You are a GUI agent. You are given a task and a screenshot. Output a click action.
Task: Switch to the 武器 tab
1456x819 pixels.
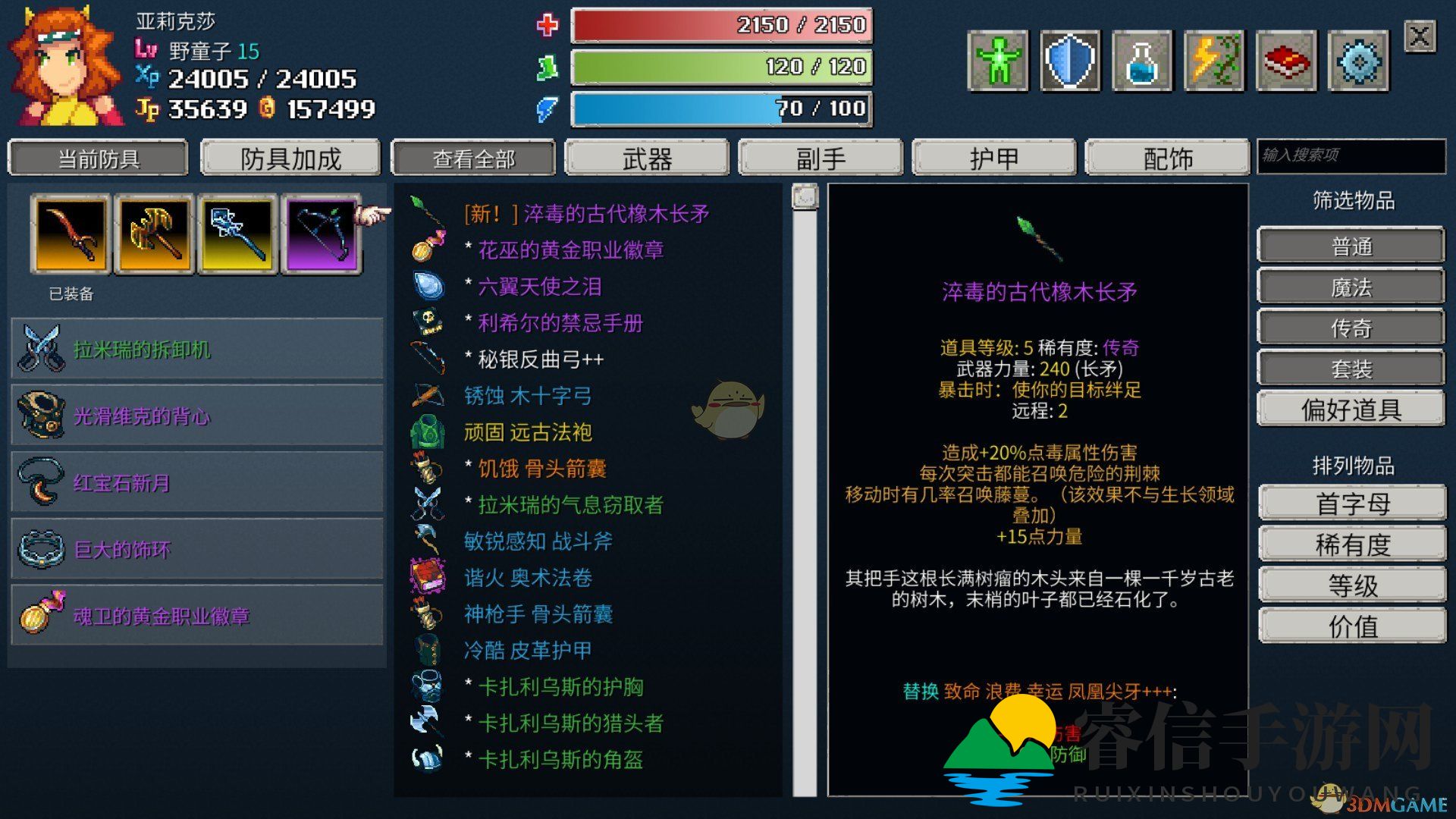point(647,158)
